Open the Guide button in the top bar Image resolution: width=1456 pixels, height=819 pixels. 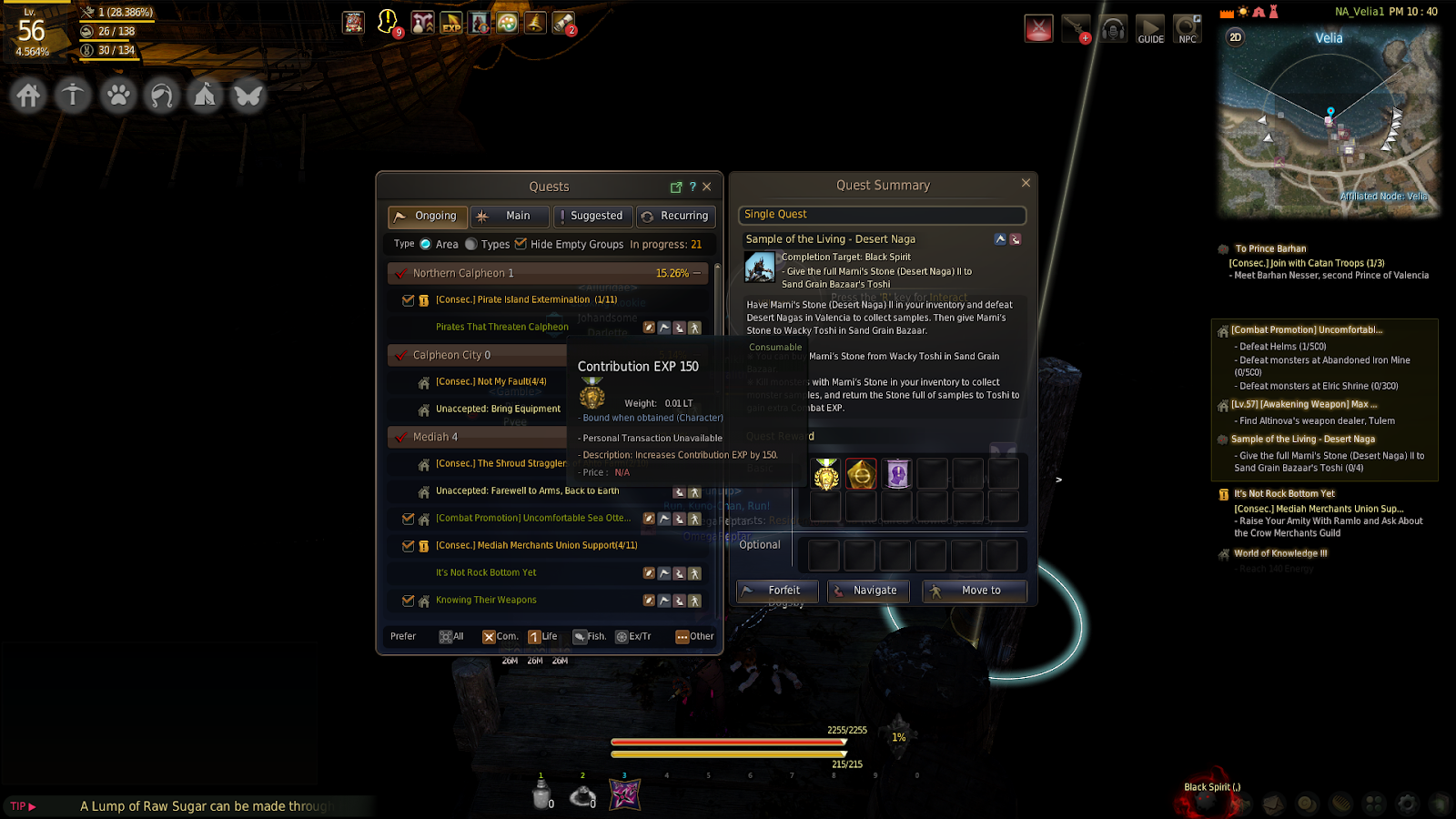tap(1150, 29)
